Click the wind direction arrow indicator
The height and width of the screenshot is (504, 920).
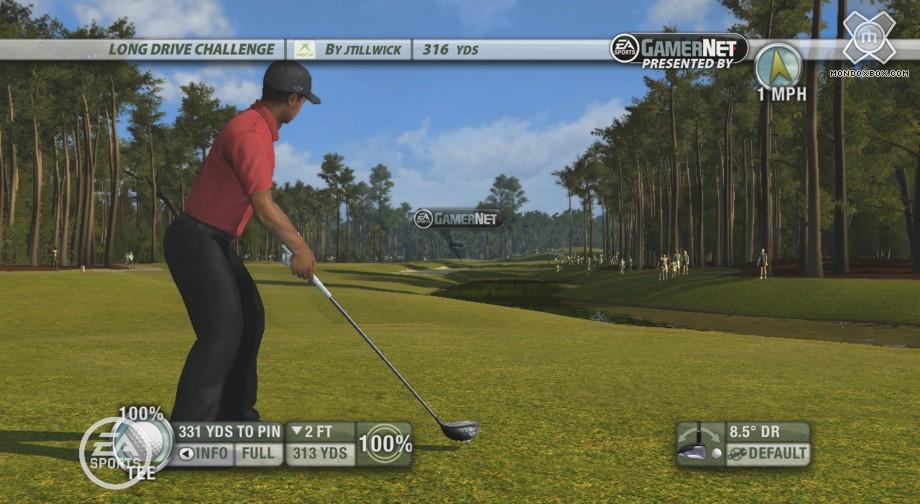tap(777, 64)
